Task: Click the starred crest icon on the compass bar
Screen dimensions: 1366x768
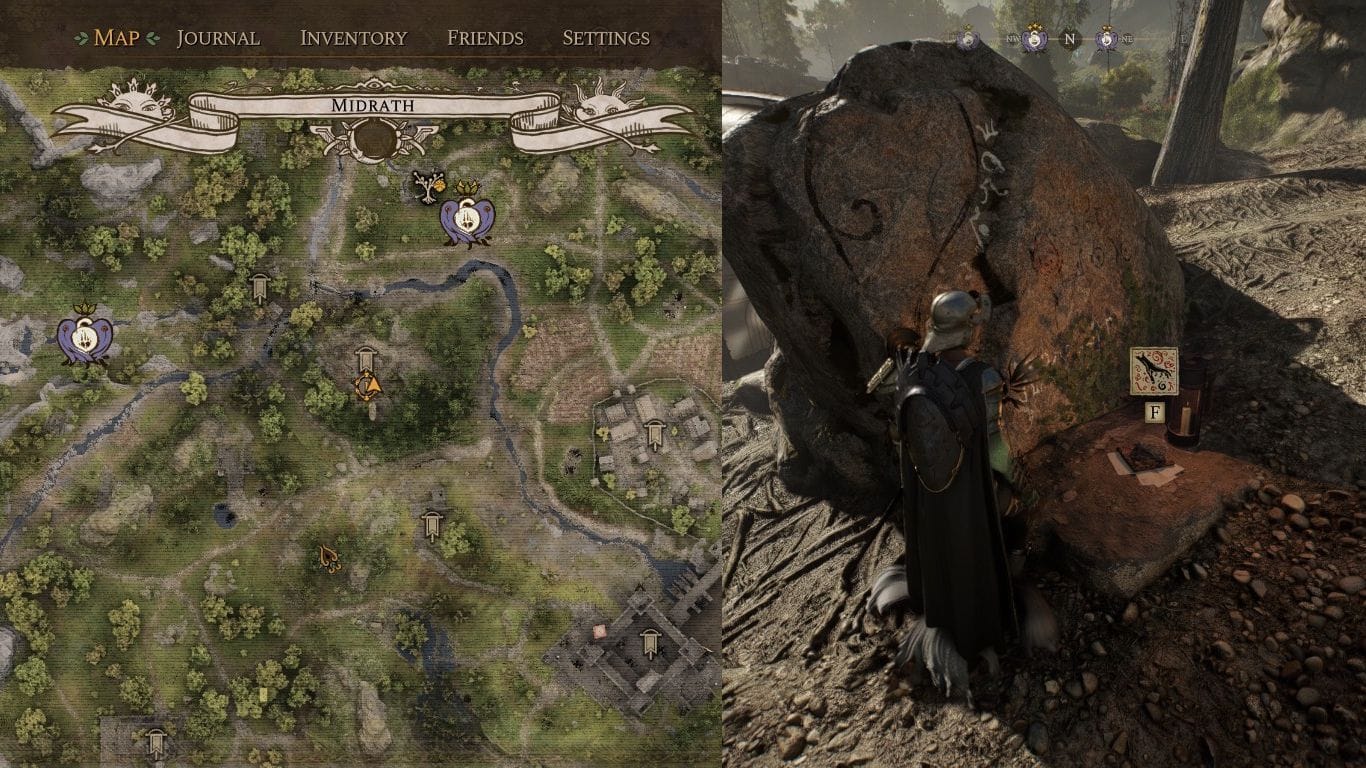Action: coord(1034,38)
